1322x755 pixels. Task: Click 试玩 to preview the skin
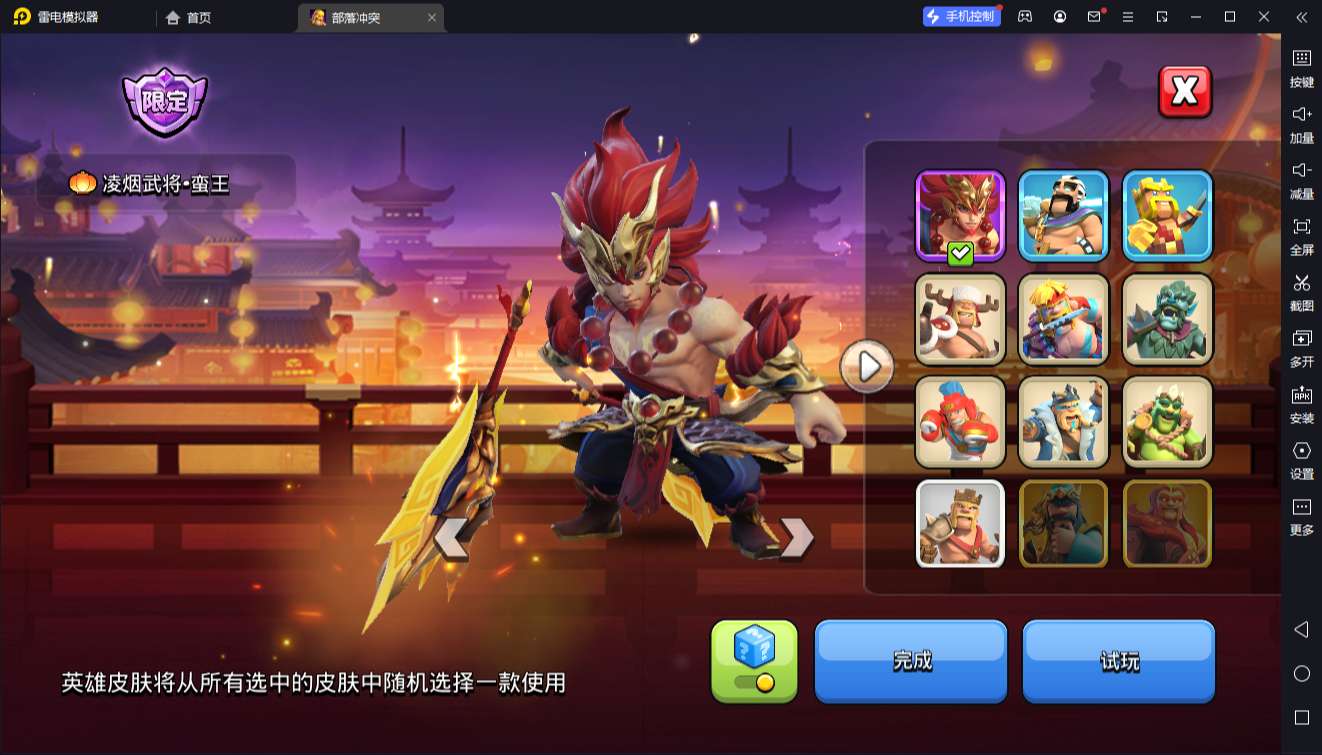pyautogui.click(x=1119, y=660)
